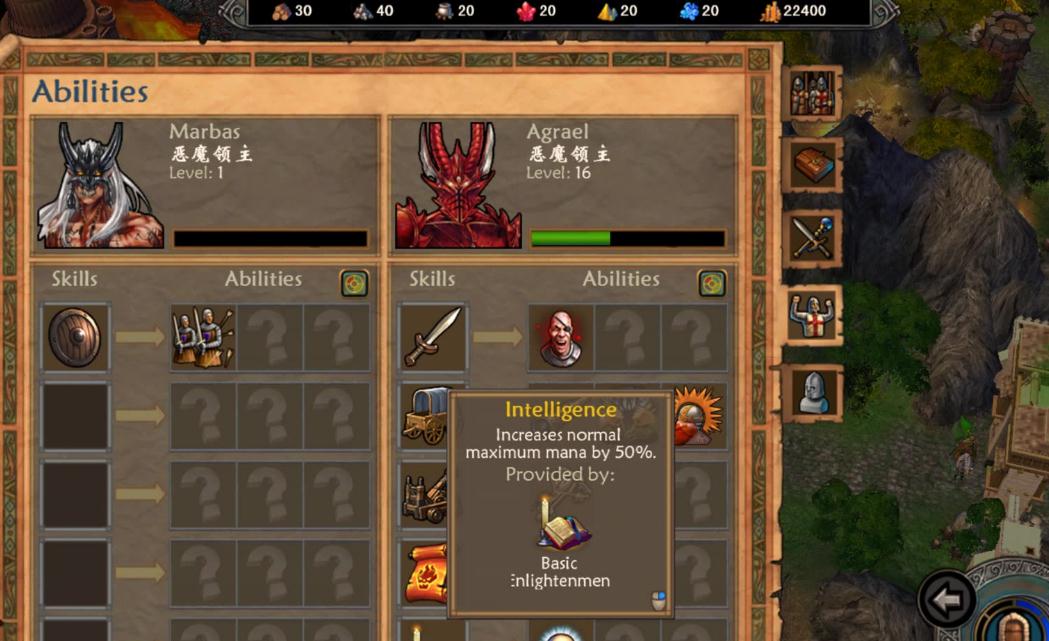Open Agrael's skill wheel button

point(712,283)
